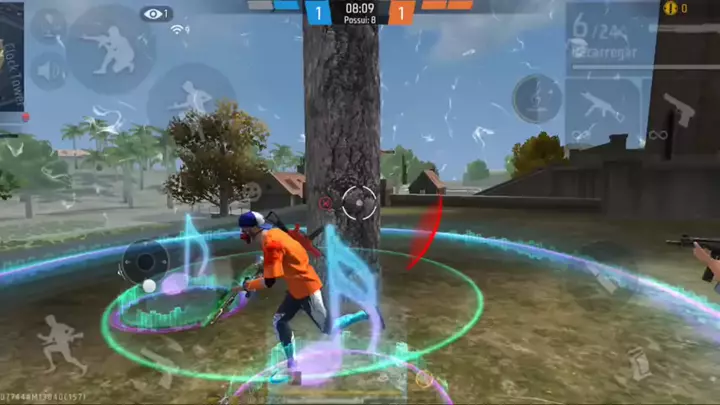Open the backpack icon
Image resolution: width=720 pixels, height=405 pixels.
pos(638,362)
